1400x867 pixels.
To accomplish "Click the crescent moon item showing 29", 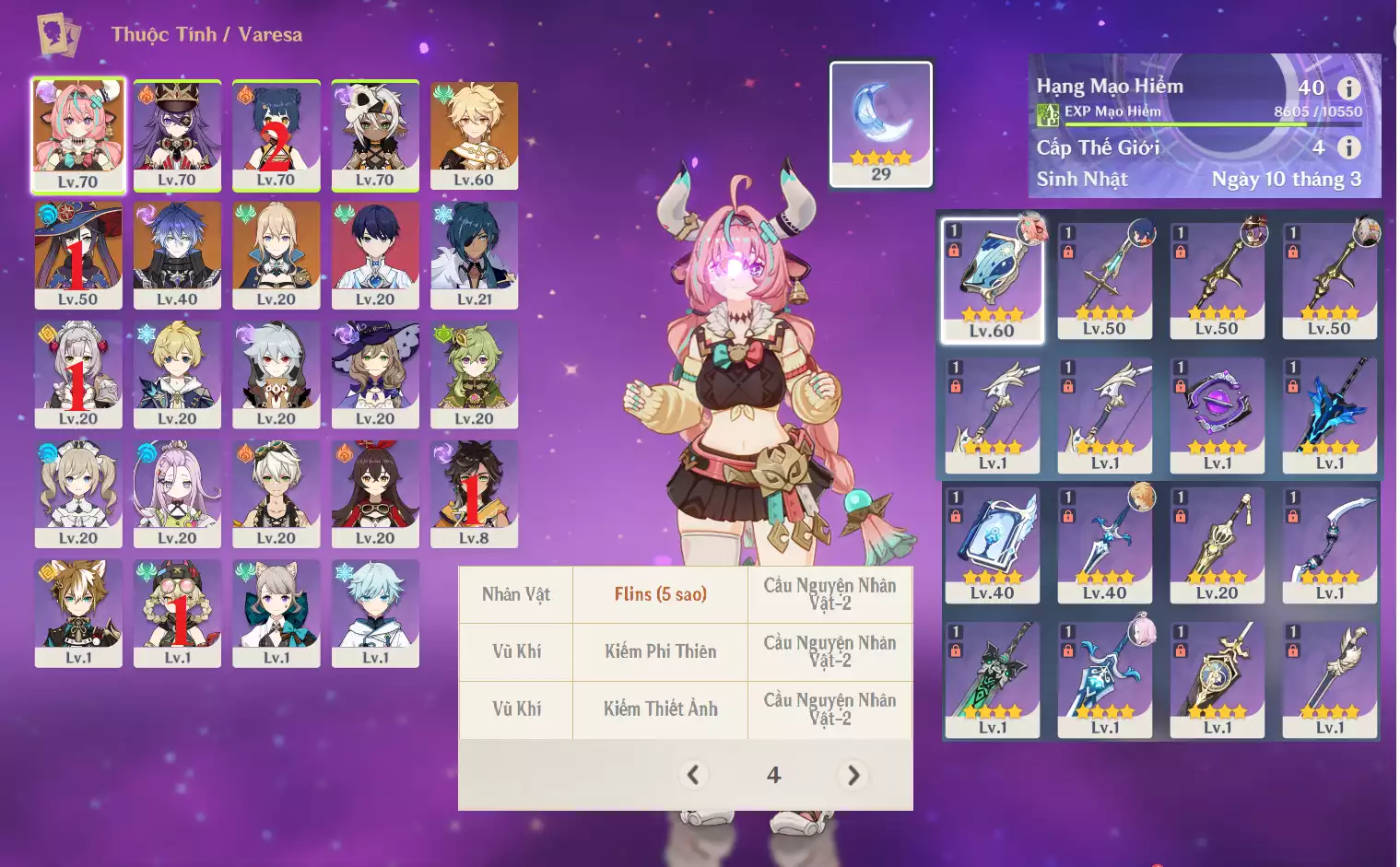I will (x=881, y=123).
